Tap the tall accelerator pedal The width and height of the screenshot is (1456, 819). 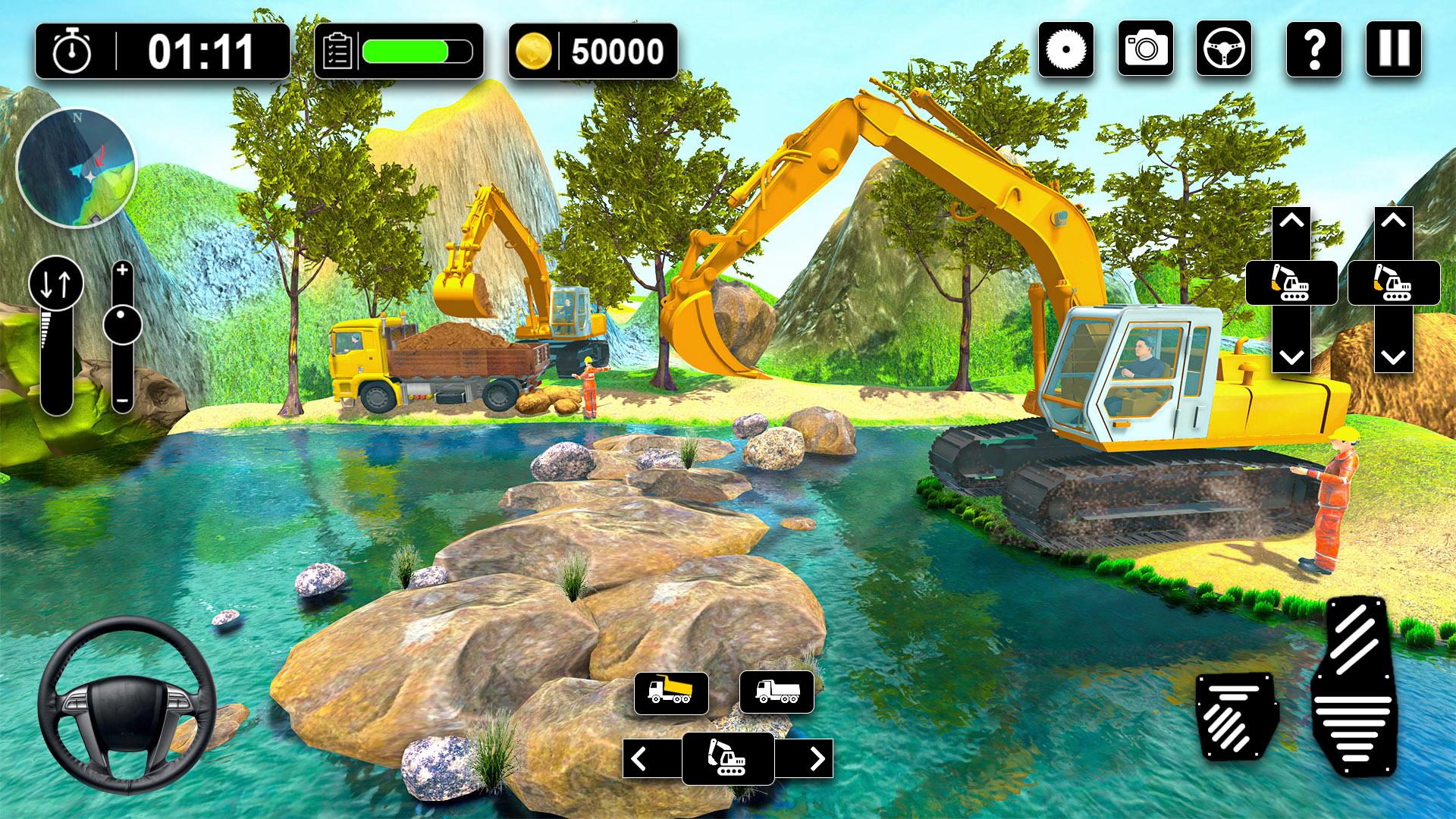[x=1359, y=686]
